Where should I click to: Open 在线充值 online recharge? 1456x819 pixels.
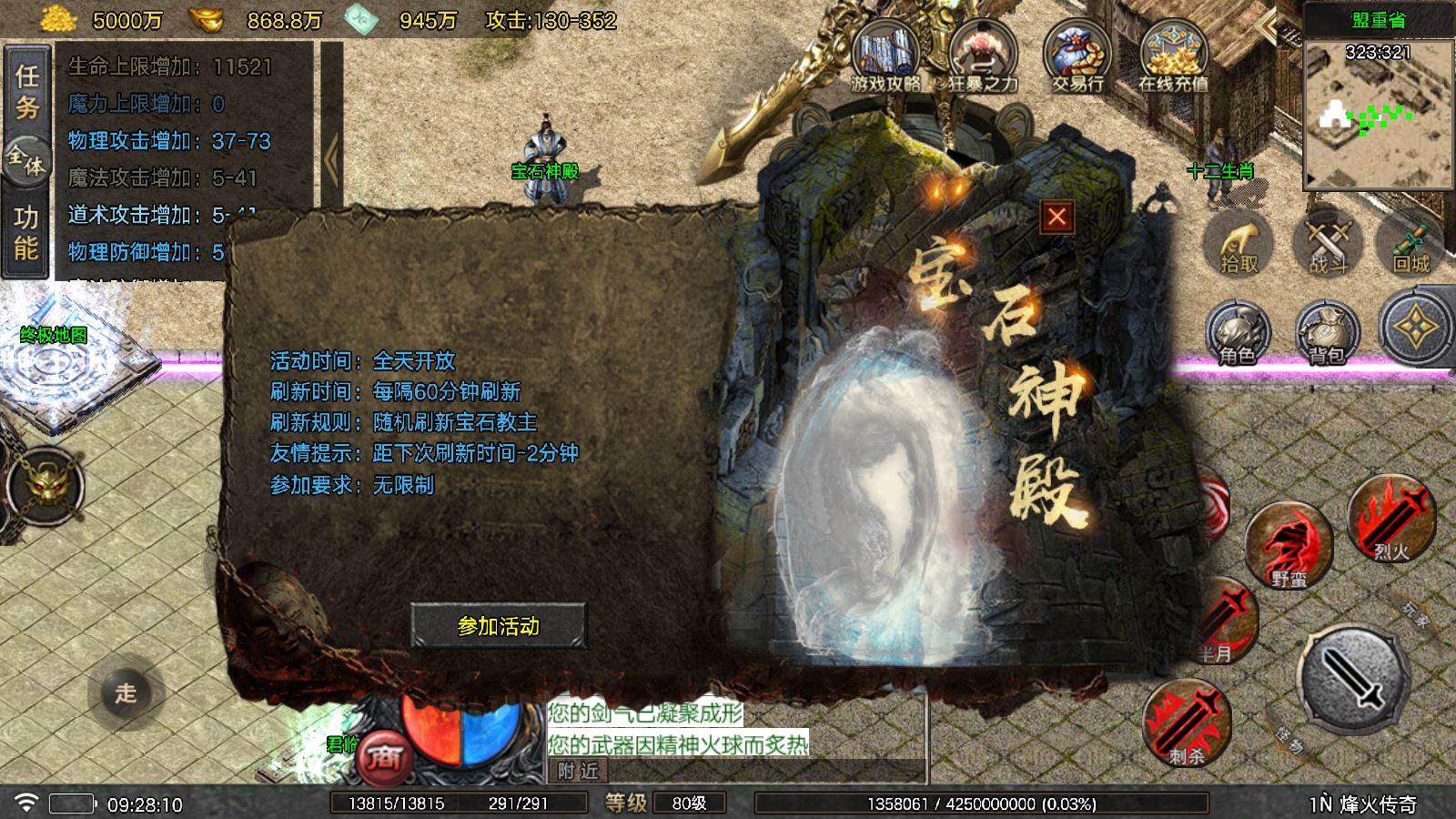coord(1173,56)
